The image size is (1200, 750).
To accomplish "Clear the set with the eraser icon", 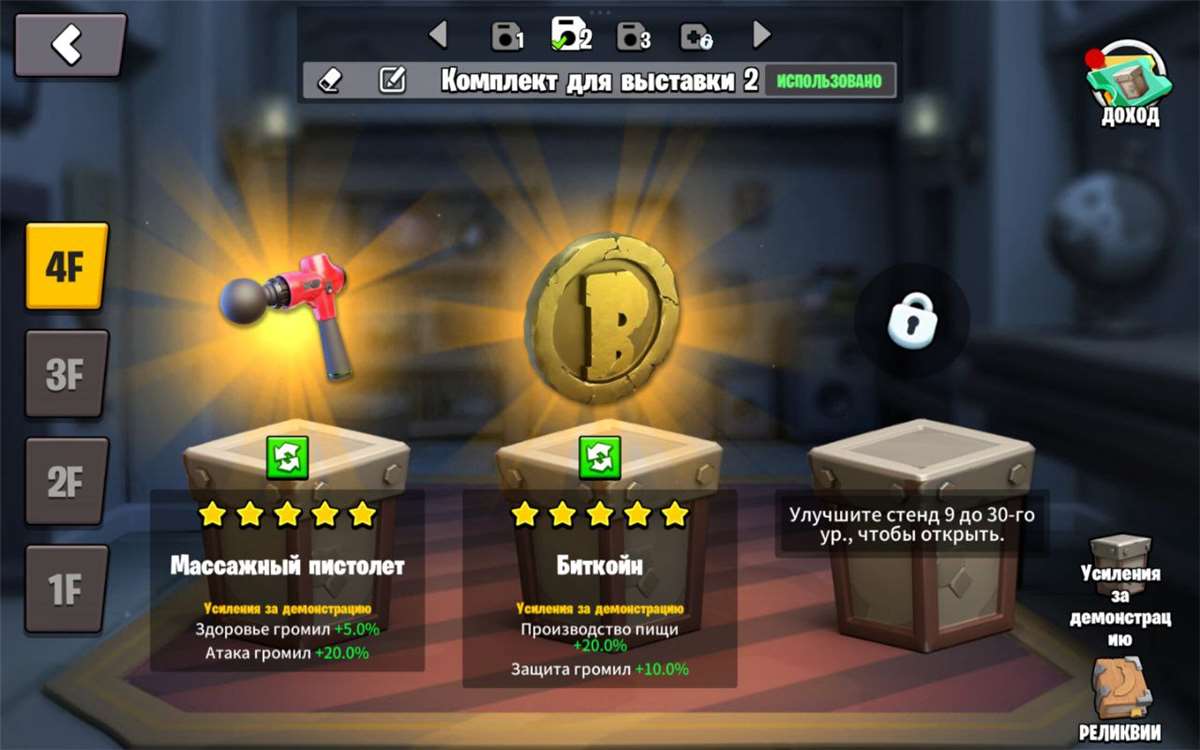I will click(331, 81).
